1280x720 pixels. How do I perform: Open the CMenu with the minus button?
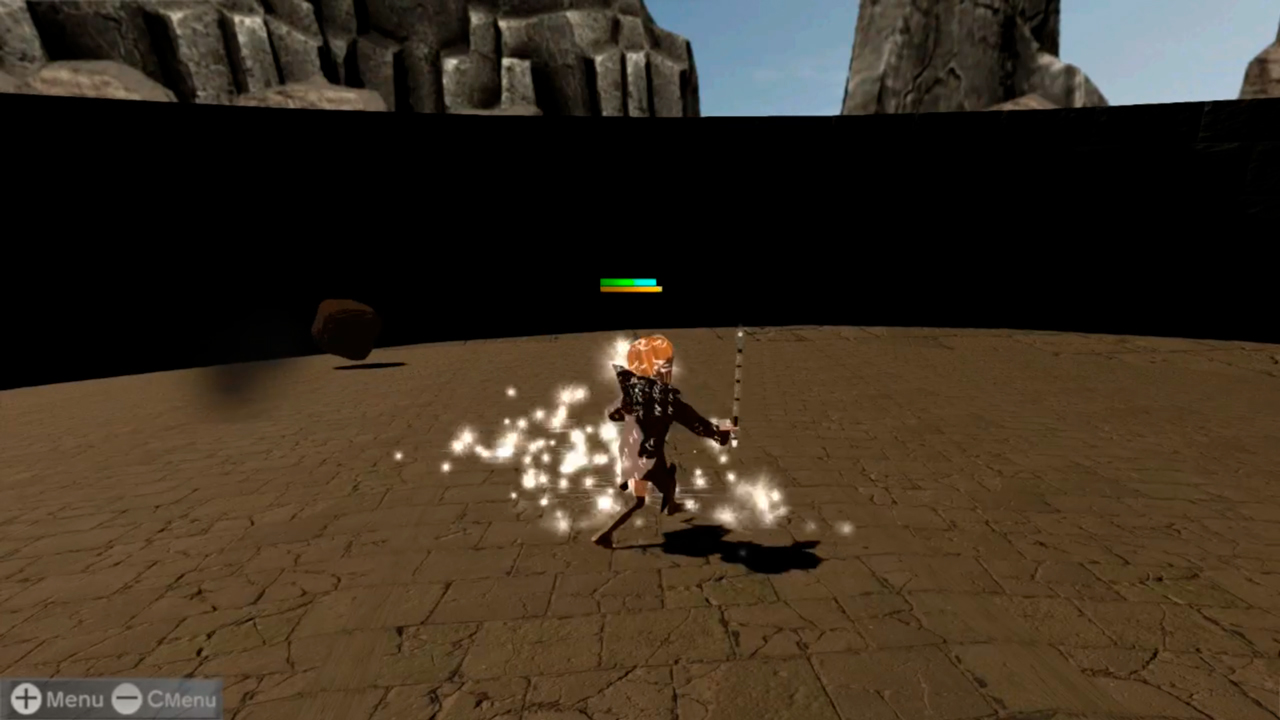click(x=127, y=700)
